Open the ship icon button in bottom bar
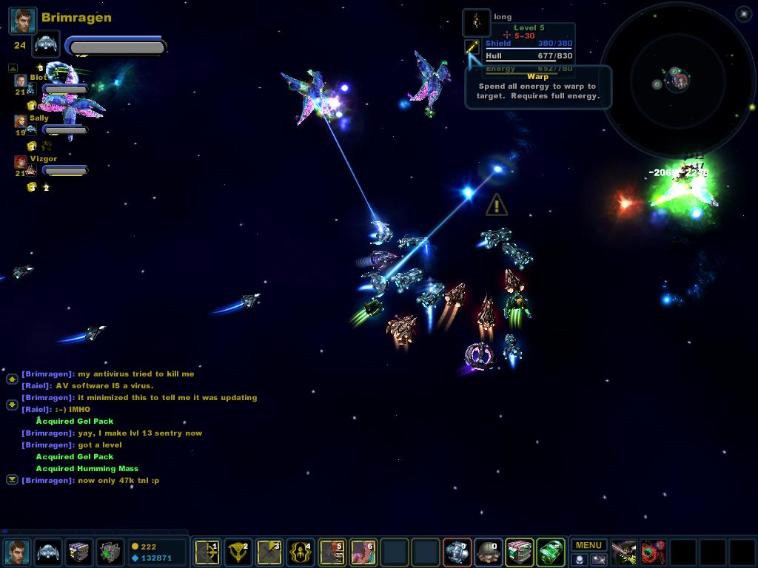The height and width of the screenshot is (568, 758). (x=48, y=552)
